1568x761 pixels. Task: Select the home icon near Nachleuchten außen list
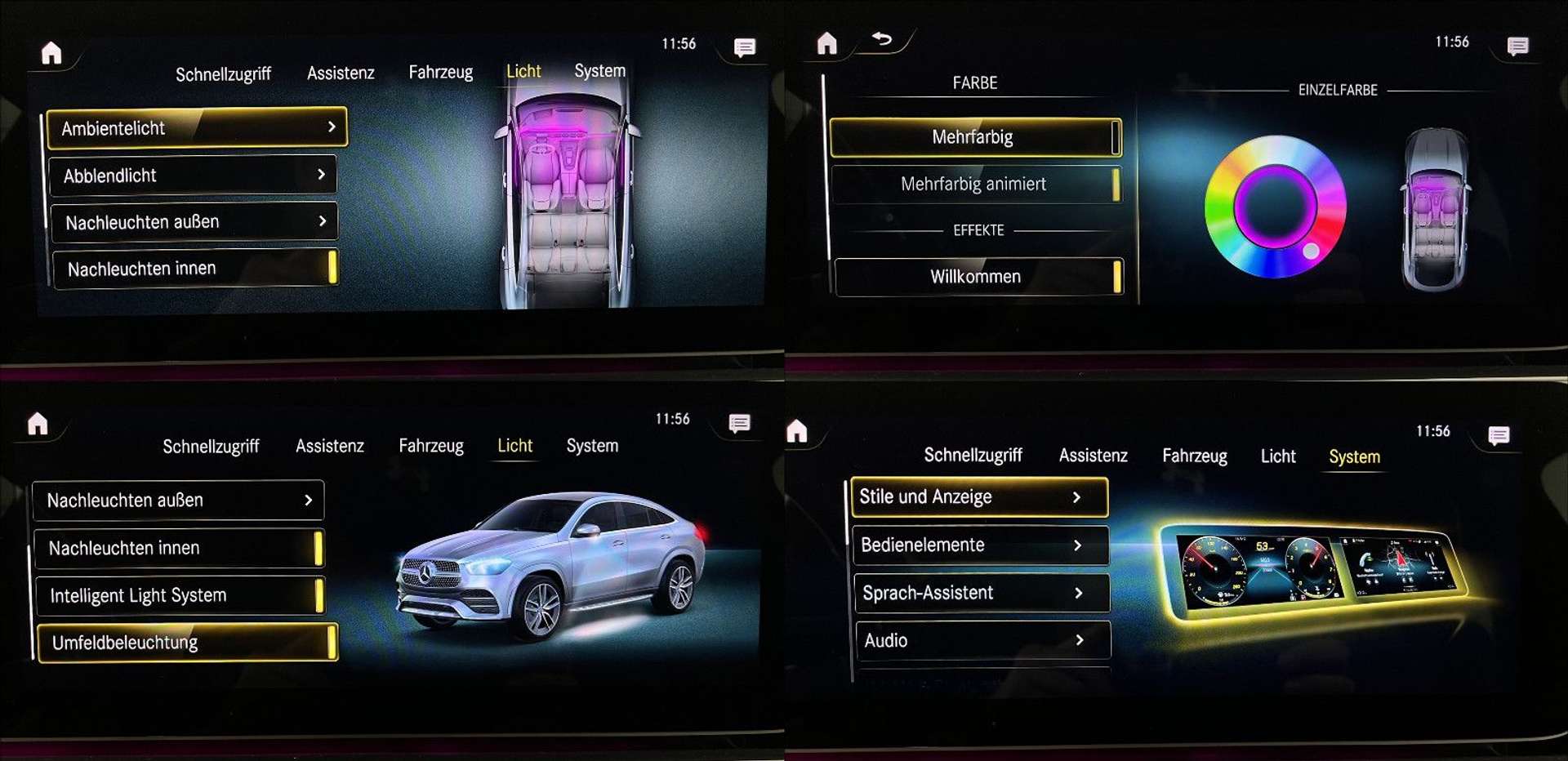point(38,425)
